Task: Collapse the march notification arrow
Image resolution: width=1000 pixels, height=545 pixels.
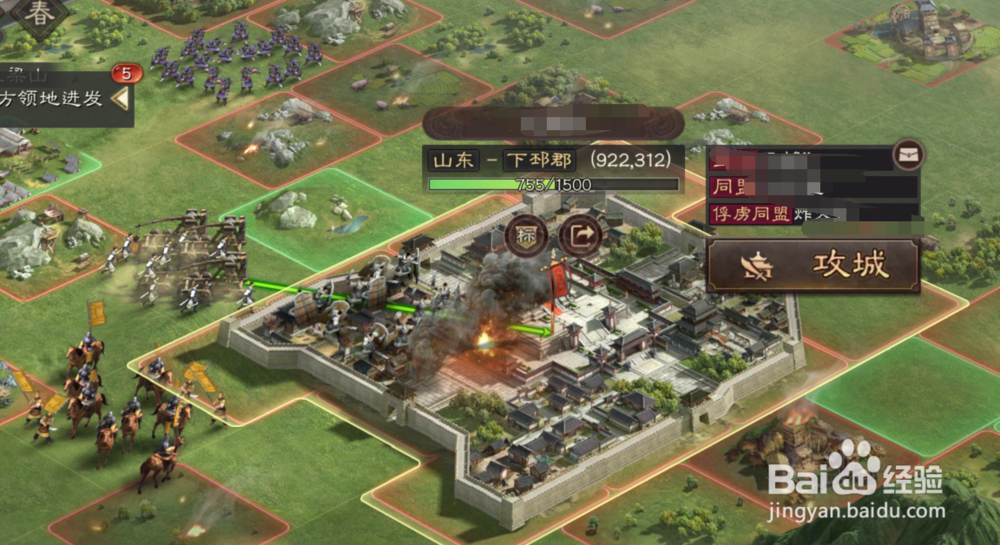Action: 120,98
